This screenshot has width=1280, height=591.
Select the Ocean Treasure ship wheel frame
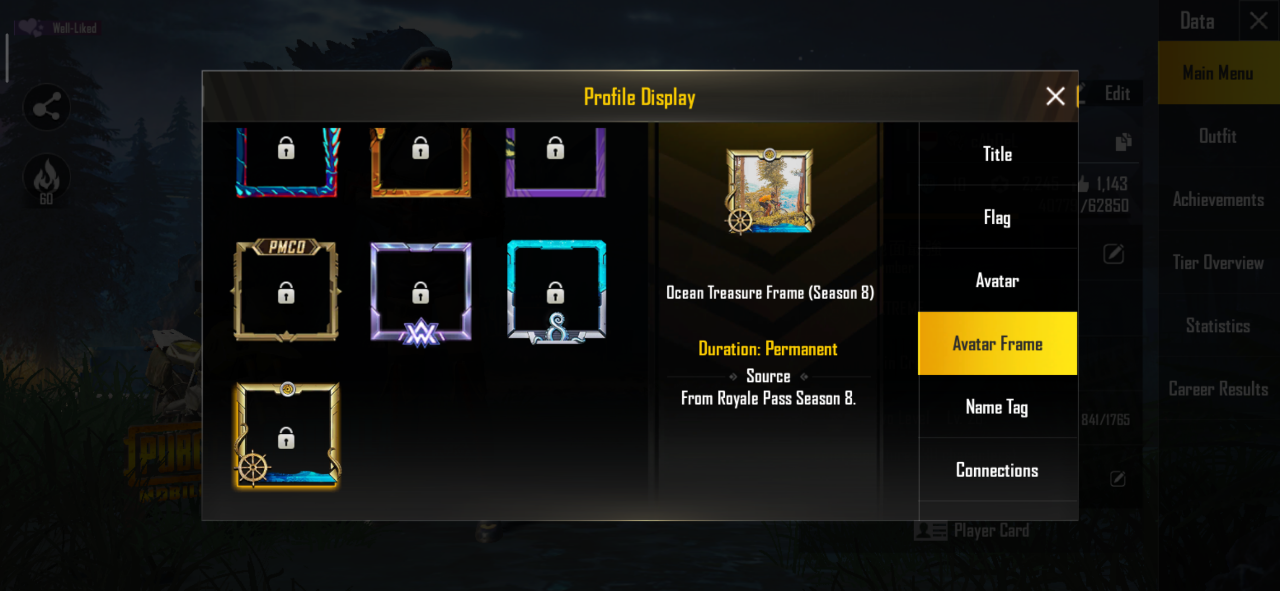pyautogui.click(x=286, y=436)
